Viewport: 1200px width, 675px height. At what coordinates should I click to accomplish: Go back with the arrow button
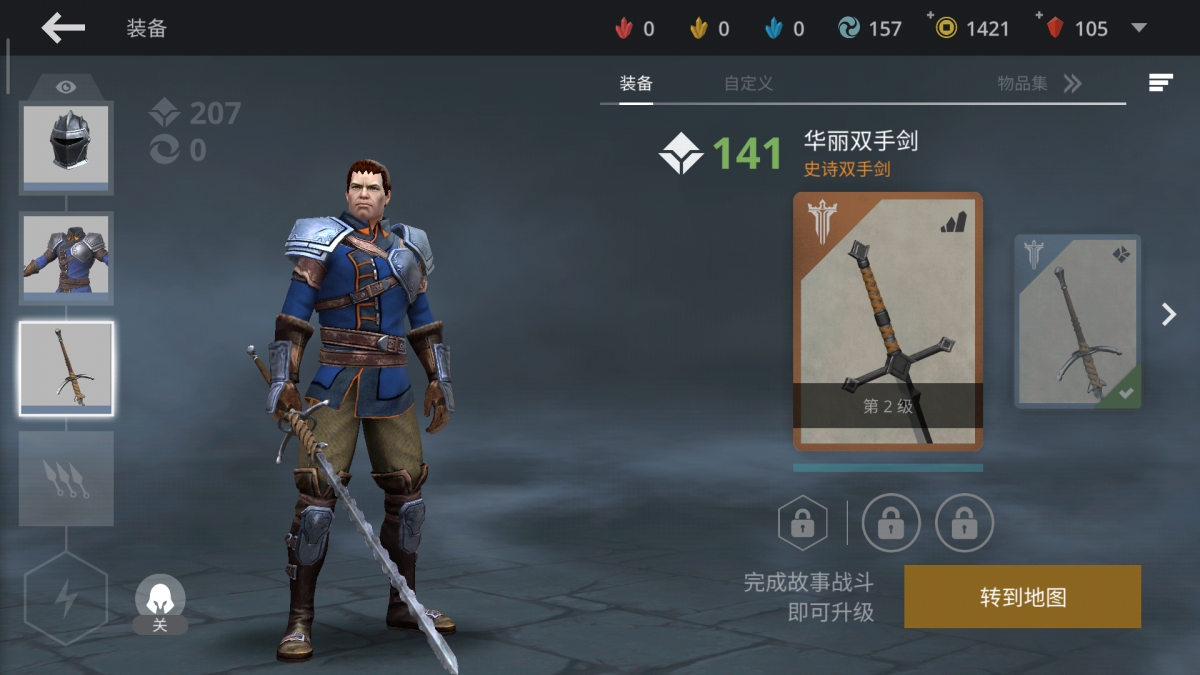click(x=63, y=28)
